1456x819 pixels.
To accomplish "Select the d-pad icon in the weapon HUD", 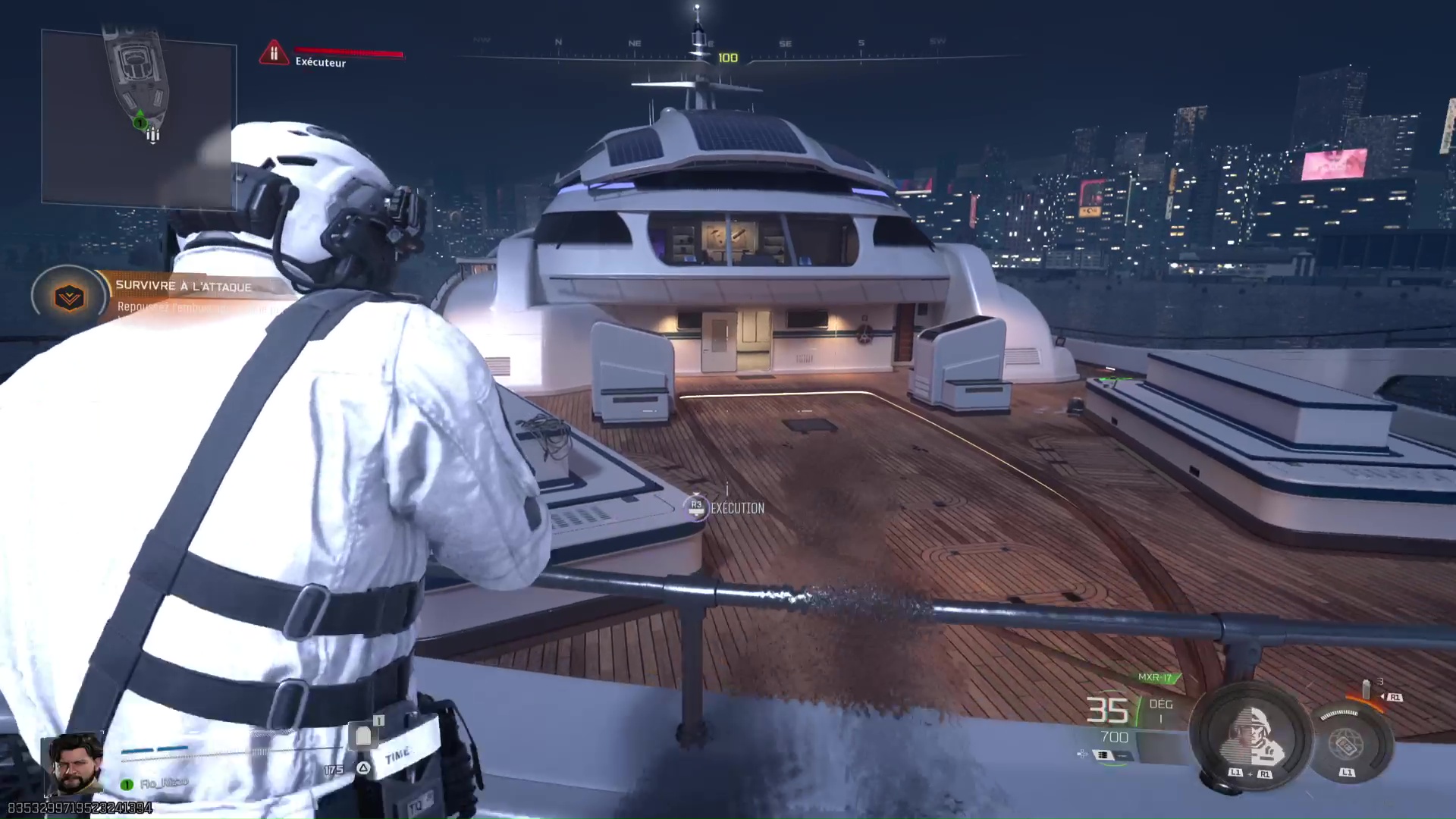I will coord(1081,755).
